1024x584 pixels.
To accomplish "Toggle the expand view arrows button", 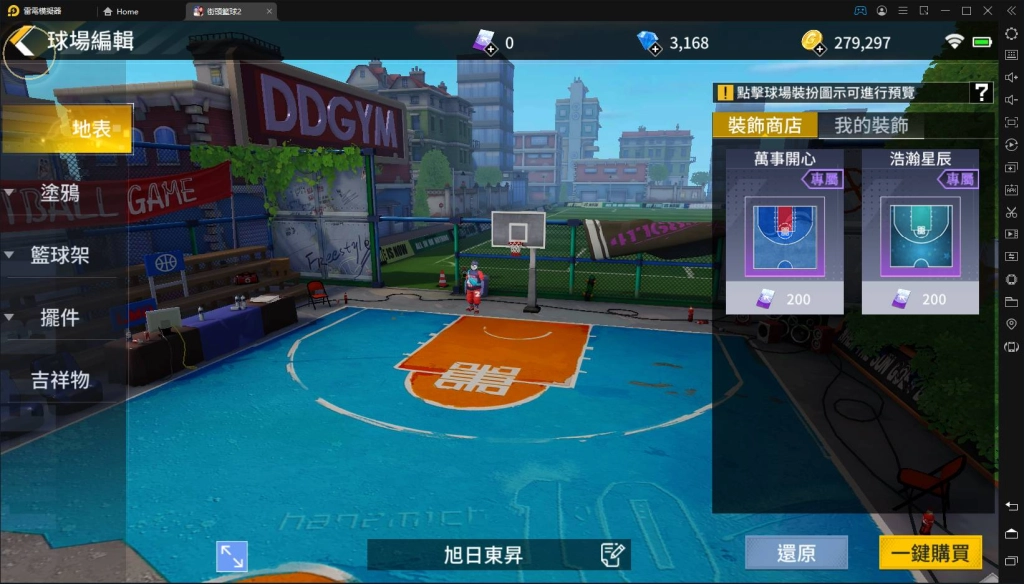I will coord(232,556).
